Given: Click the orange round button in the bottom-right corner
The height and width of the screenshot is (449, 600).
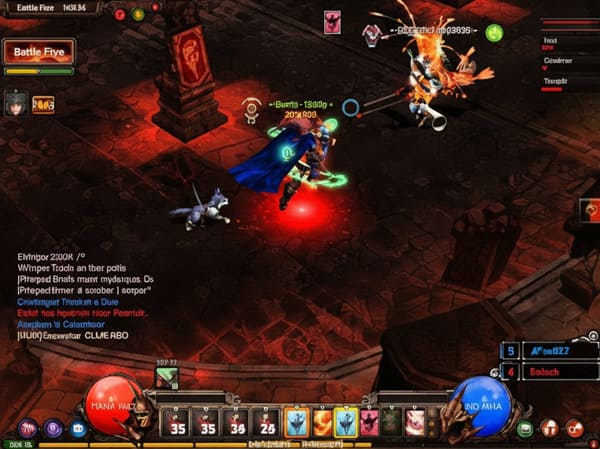Looking at the screenshot, I should pyautogui.click(x=574, y=429).
